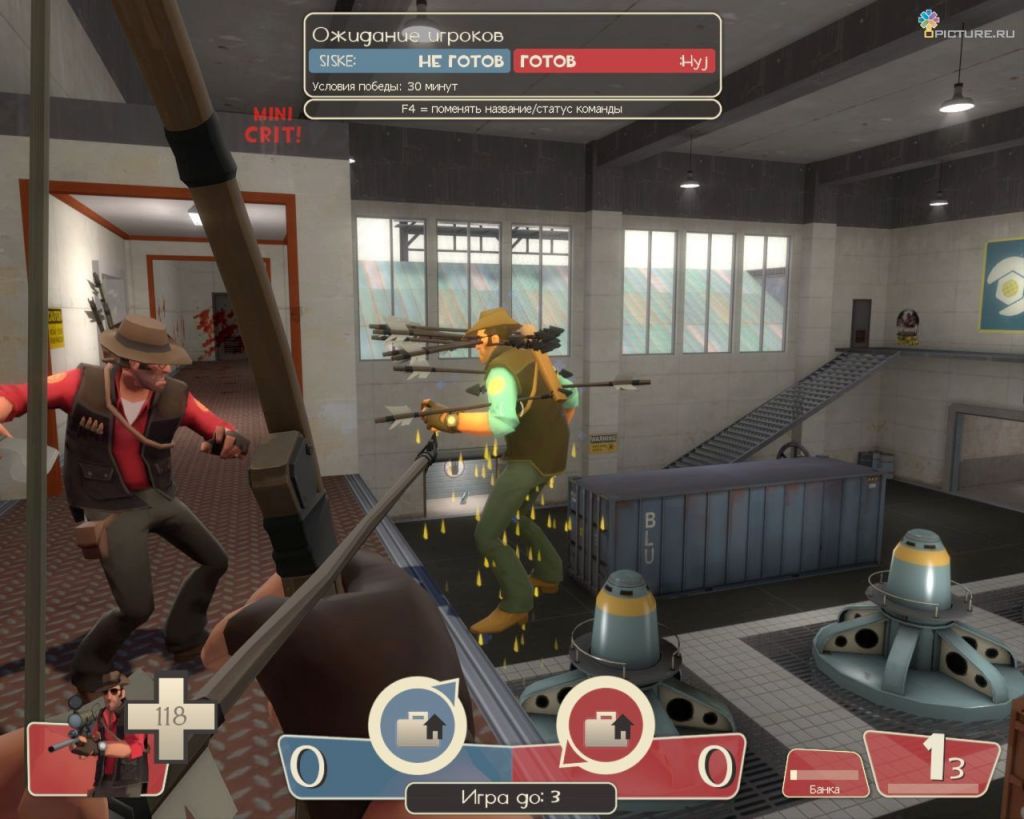Viewport: 1024px width, 819px height.
Task: Open the opicture.ru watermark logo
Action: (970, 24)
